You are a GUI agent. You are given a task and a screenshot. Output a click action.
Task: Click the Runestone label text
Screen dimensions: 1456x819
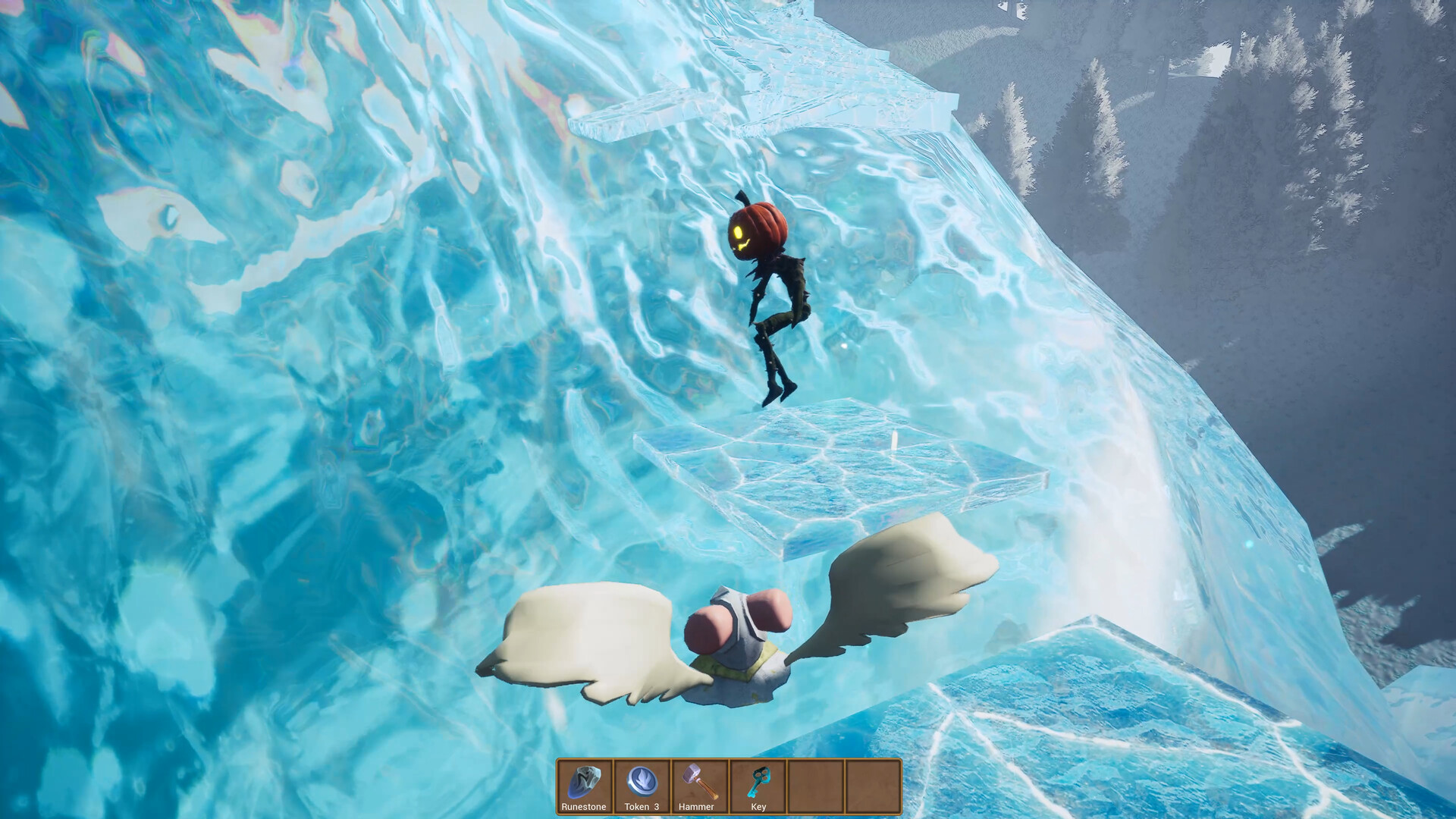(x=585, y=808)
